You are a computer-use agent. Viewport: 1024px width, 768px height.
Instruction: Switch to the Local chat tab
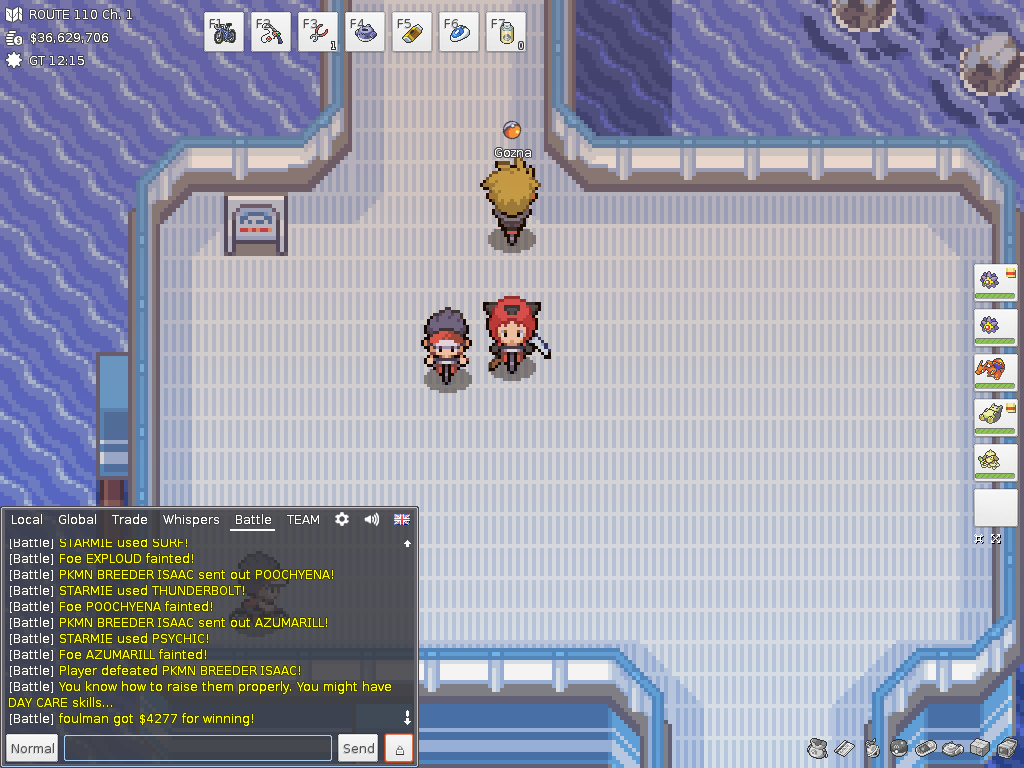pyautogui.click(x=27, y=520)
